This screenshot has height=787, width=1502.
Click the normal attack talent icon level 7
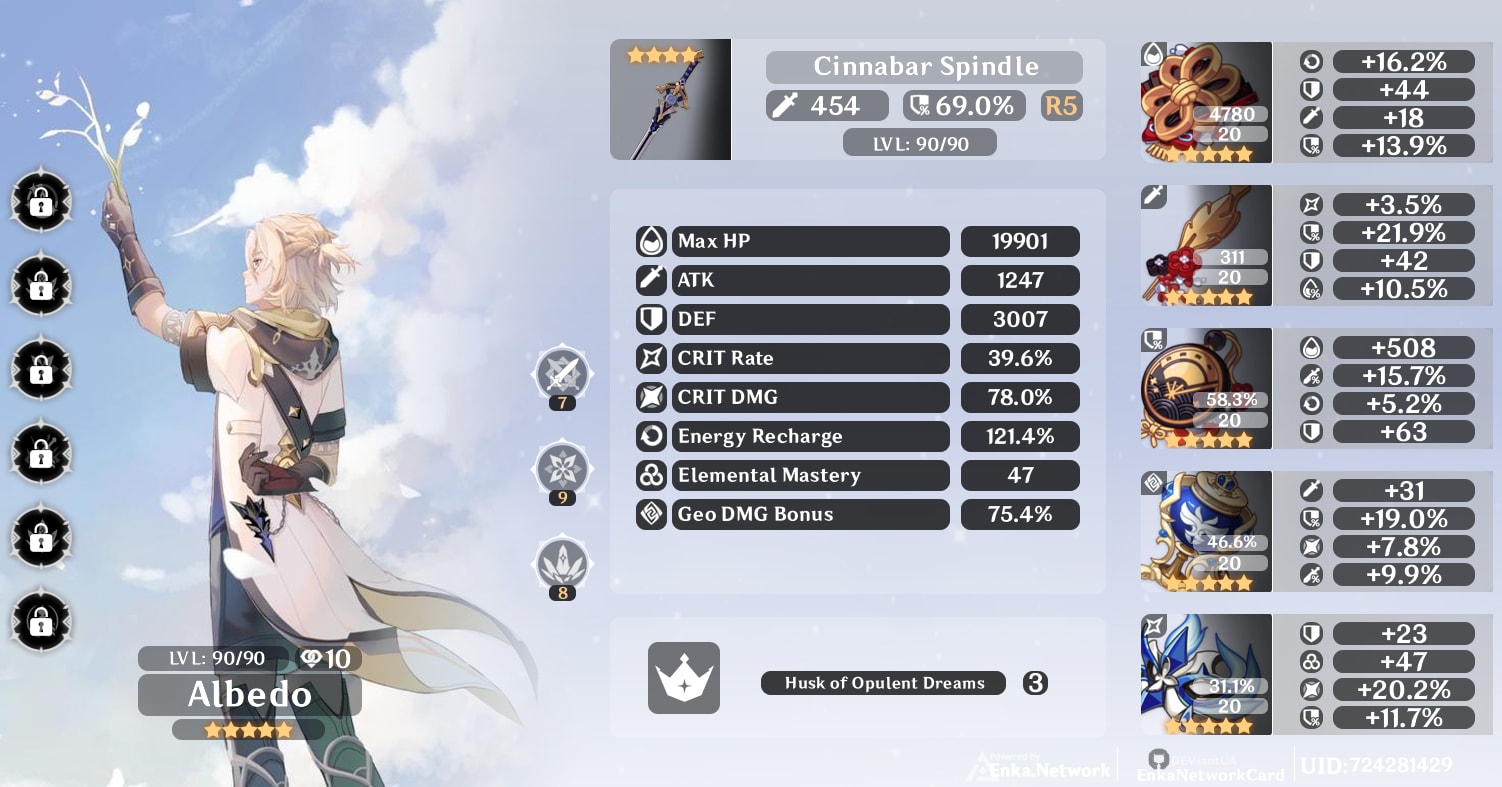tap(562, 374)
